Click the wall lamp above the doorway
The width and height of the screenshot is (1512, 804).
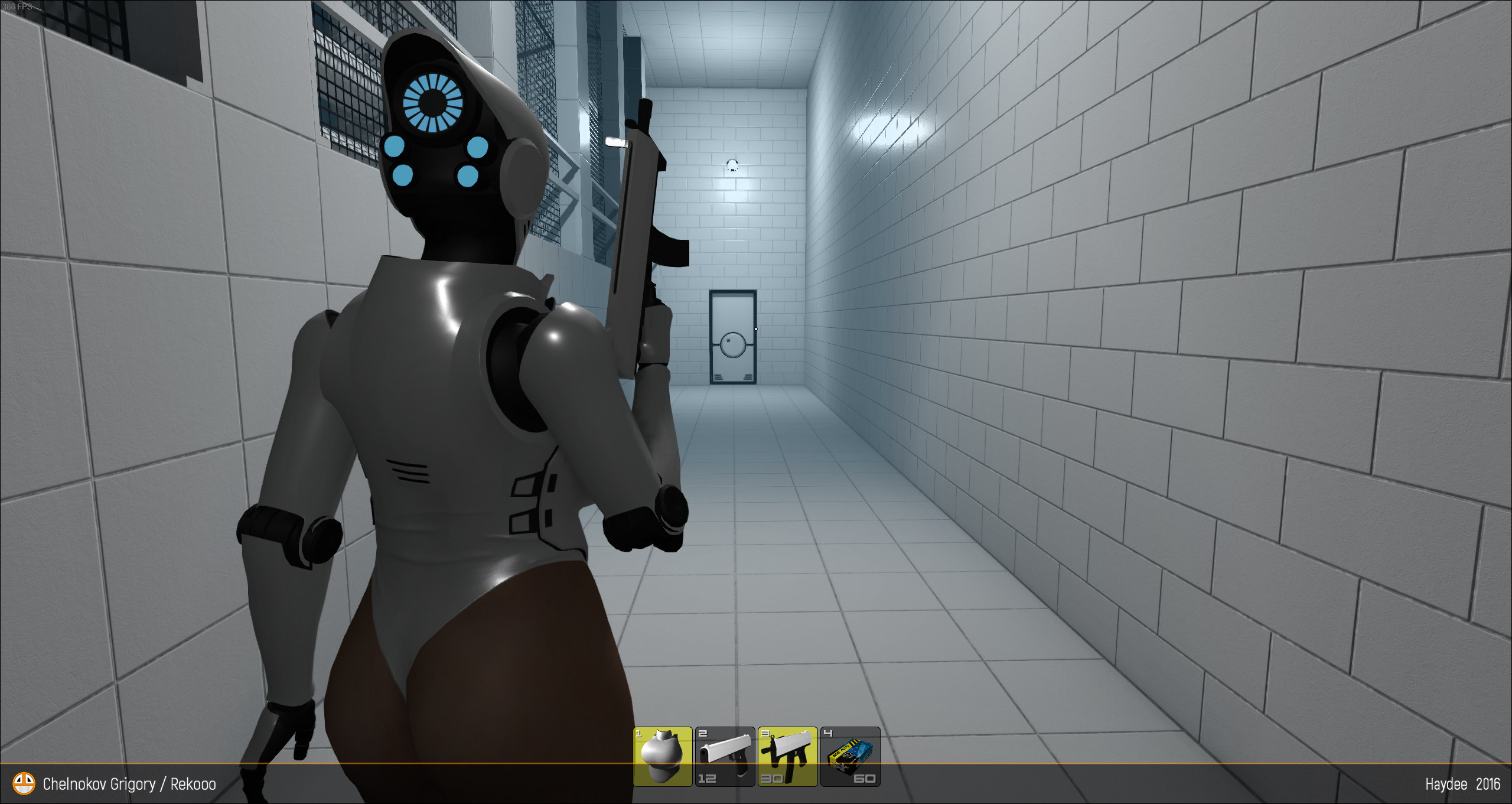point(732,165)
